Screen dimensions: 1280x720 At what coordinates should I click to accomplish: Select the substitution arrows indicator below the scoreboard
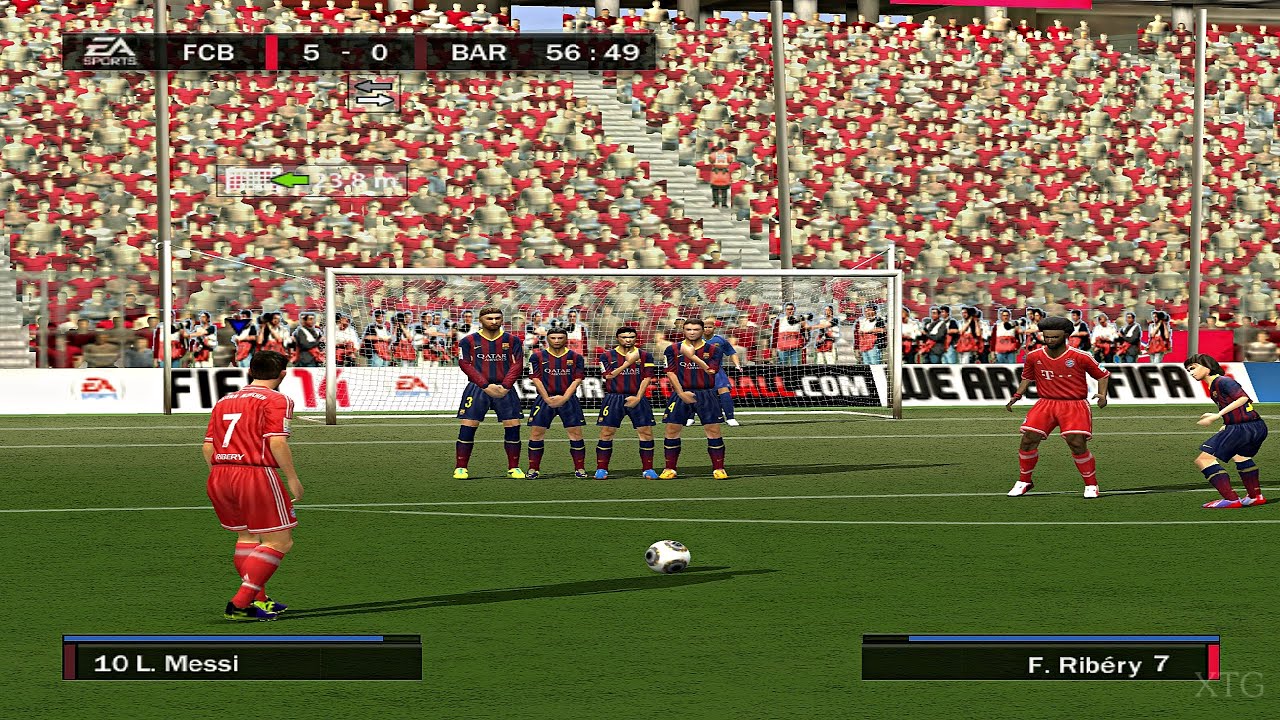373,95
